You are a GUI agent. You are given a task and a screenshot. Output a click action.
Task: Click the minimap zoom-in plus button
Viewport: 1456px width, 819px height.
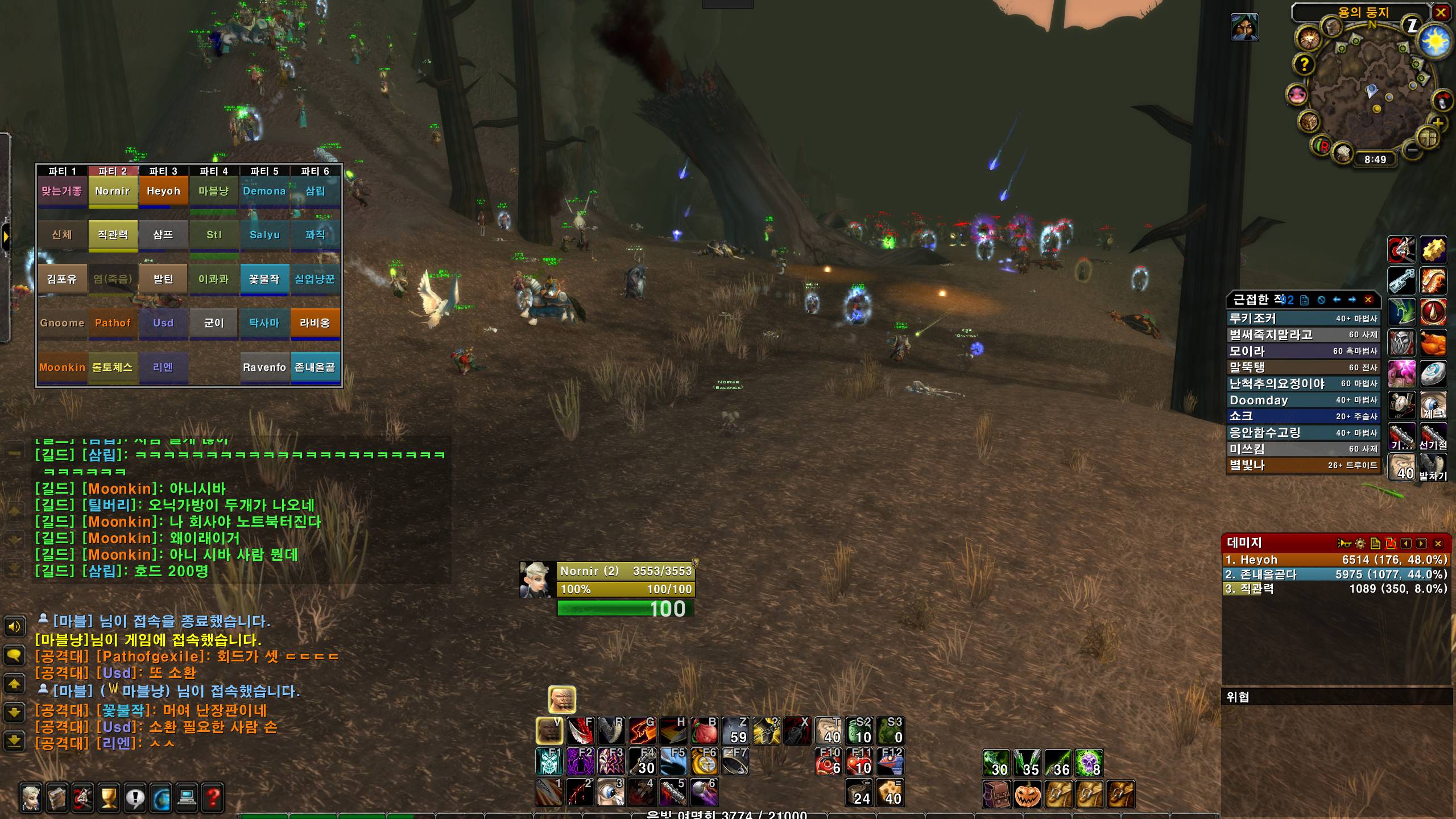pyautogui.click(x=1437, y=123)
